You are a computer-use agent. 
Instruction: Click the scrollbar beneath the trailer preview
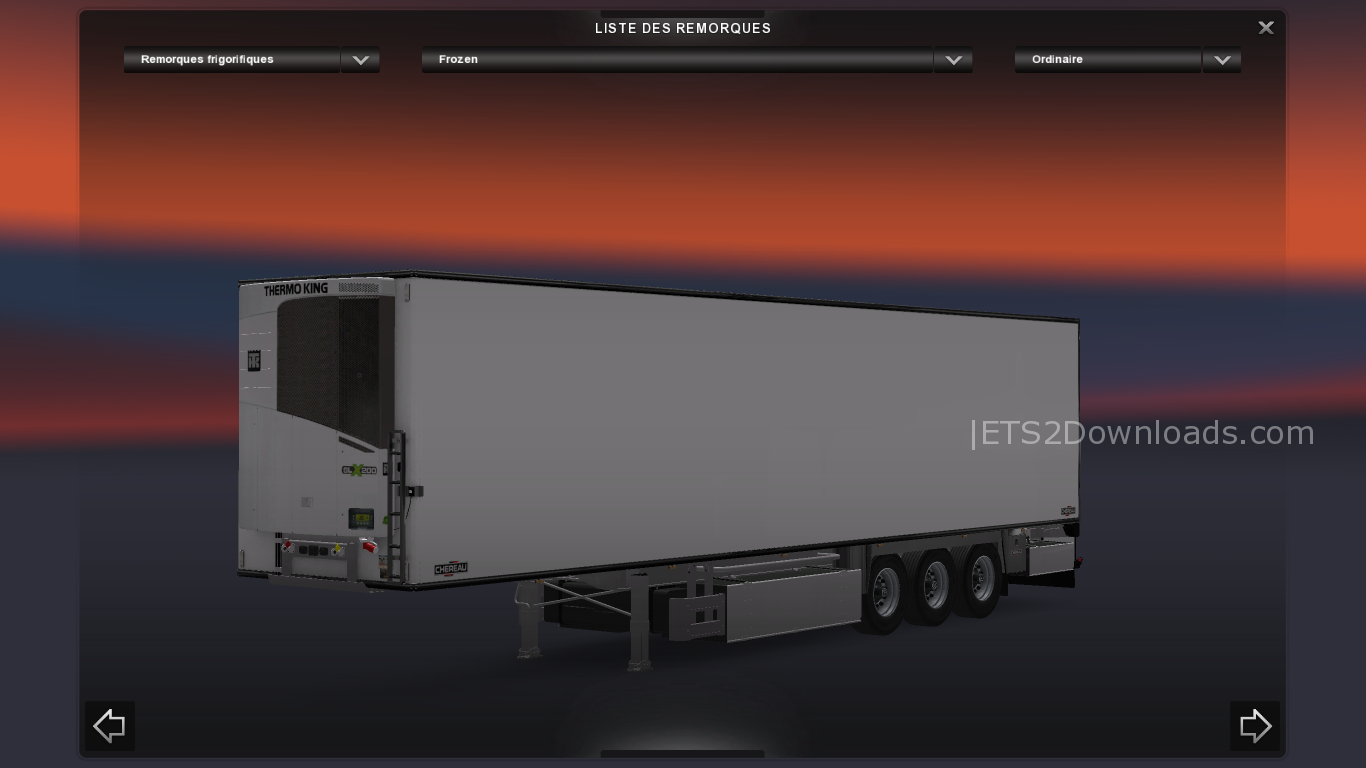683,758
